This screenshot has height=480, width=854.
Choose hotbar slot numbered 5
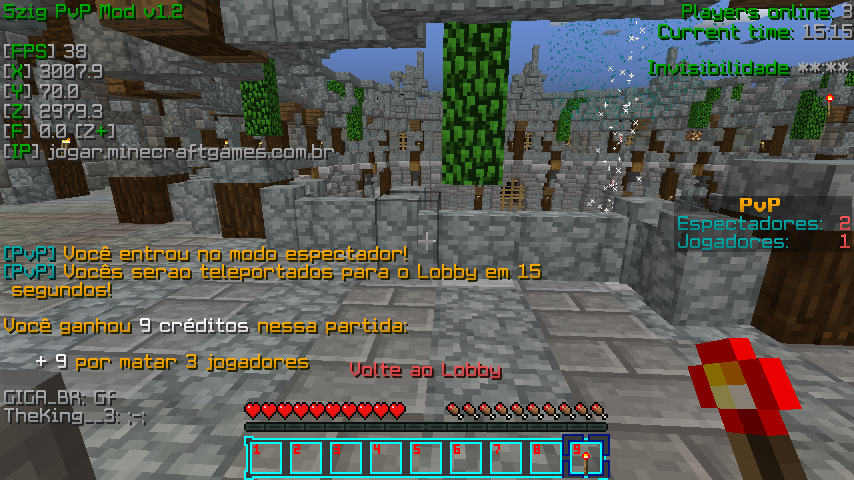pos(425,457)
